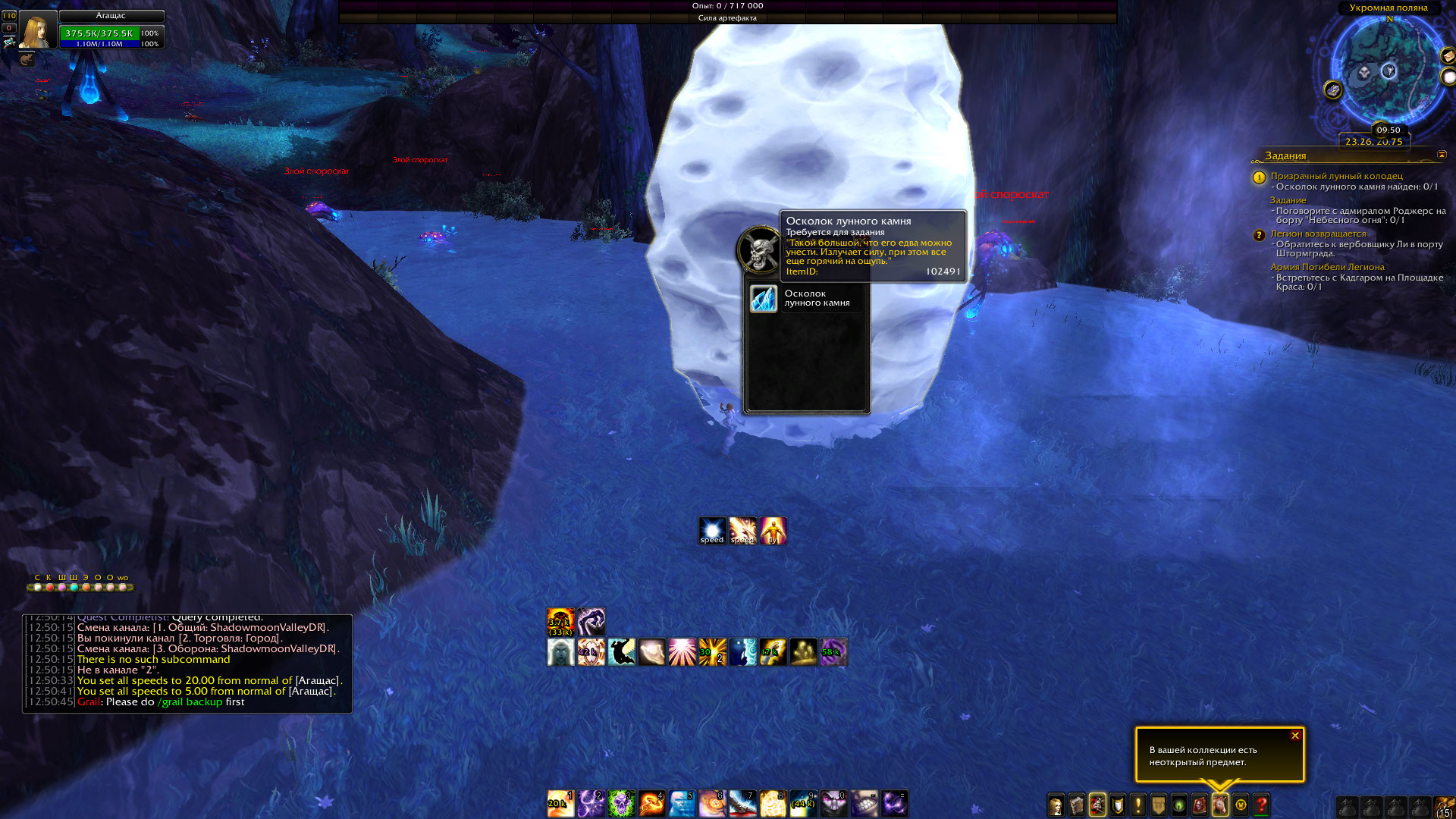Open the yellow exclamation quest log button
The height and width of the screenshot is (819, 1456).
click(x=1137, y=805)
